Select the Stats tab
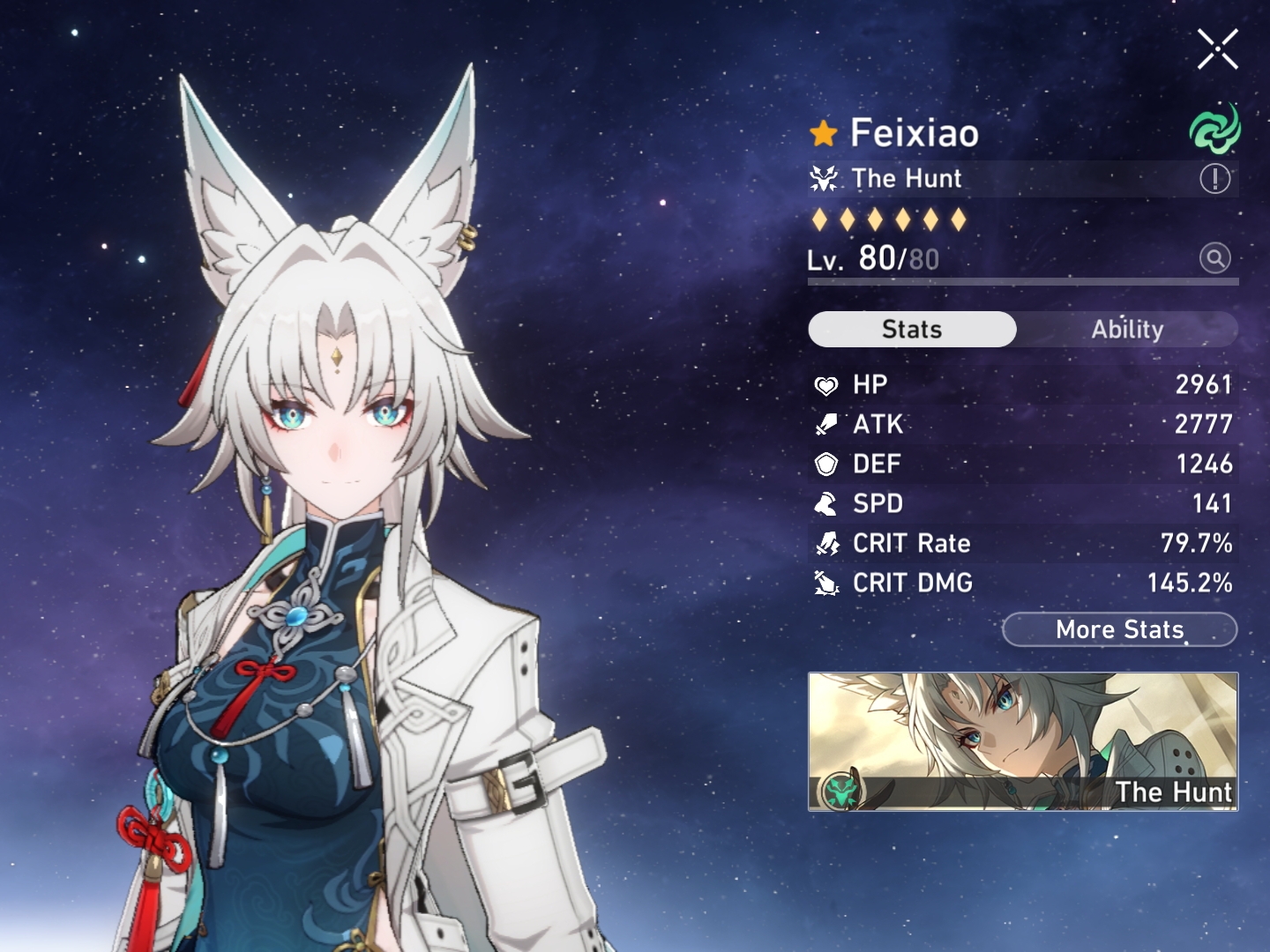The height and width of the screenshot is (952, 1270). point(912,329)
